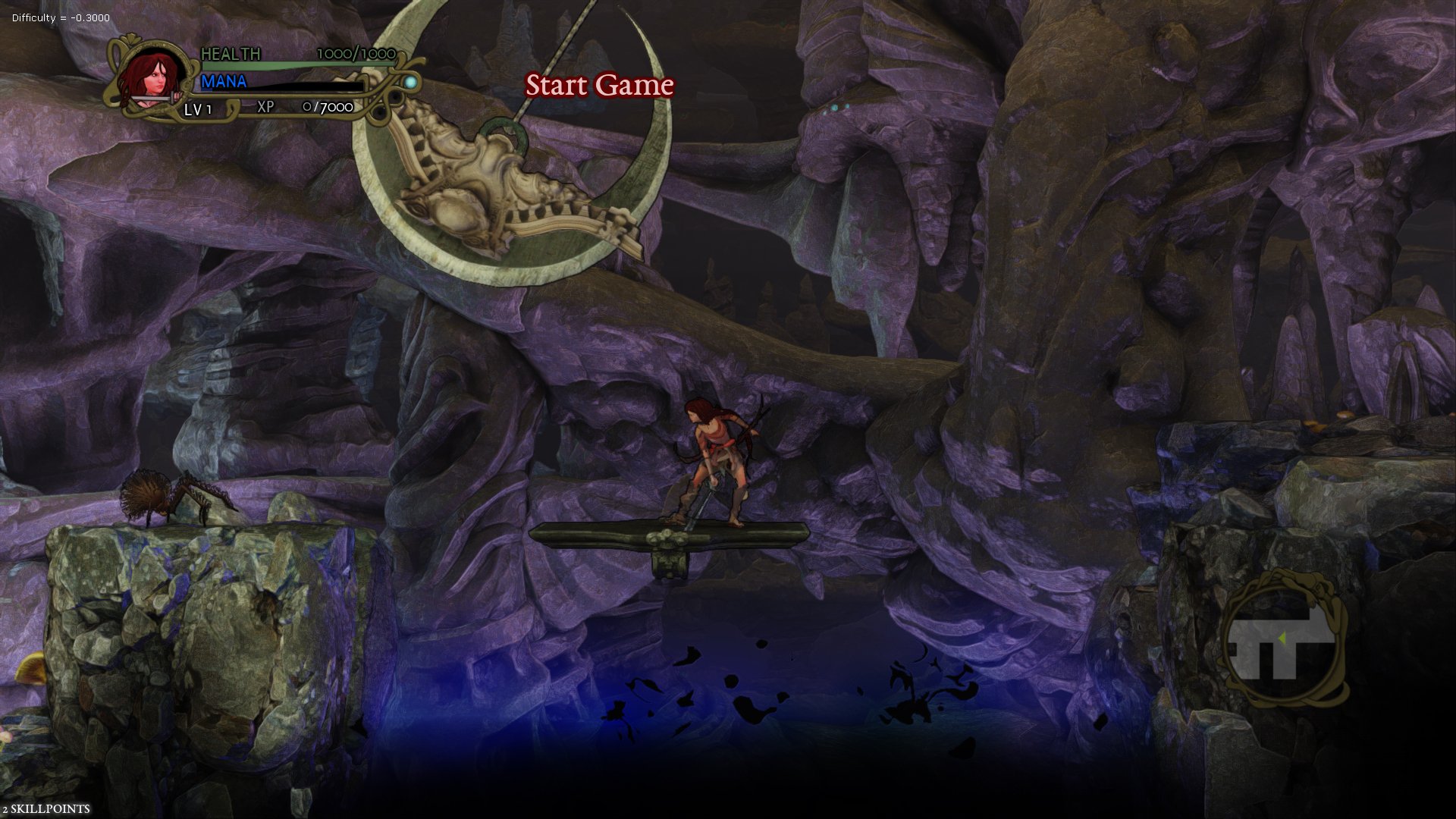The image size is (1456, 819).
Task: Toggle the XP counter showing 0/7000
Action: [x=328, y=107]
